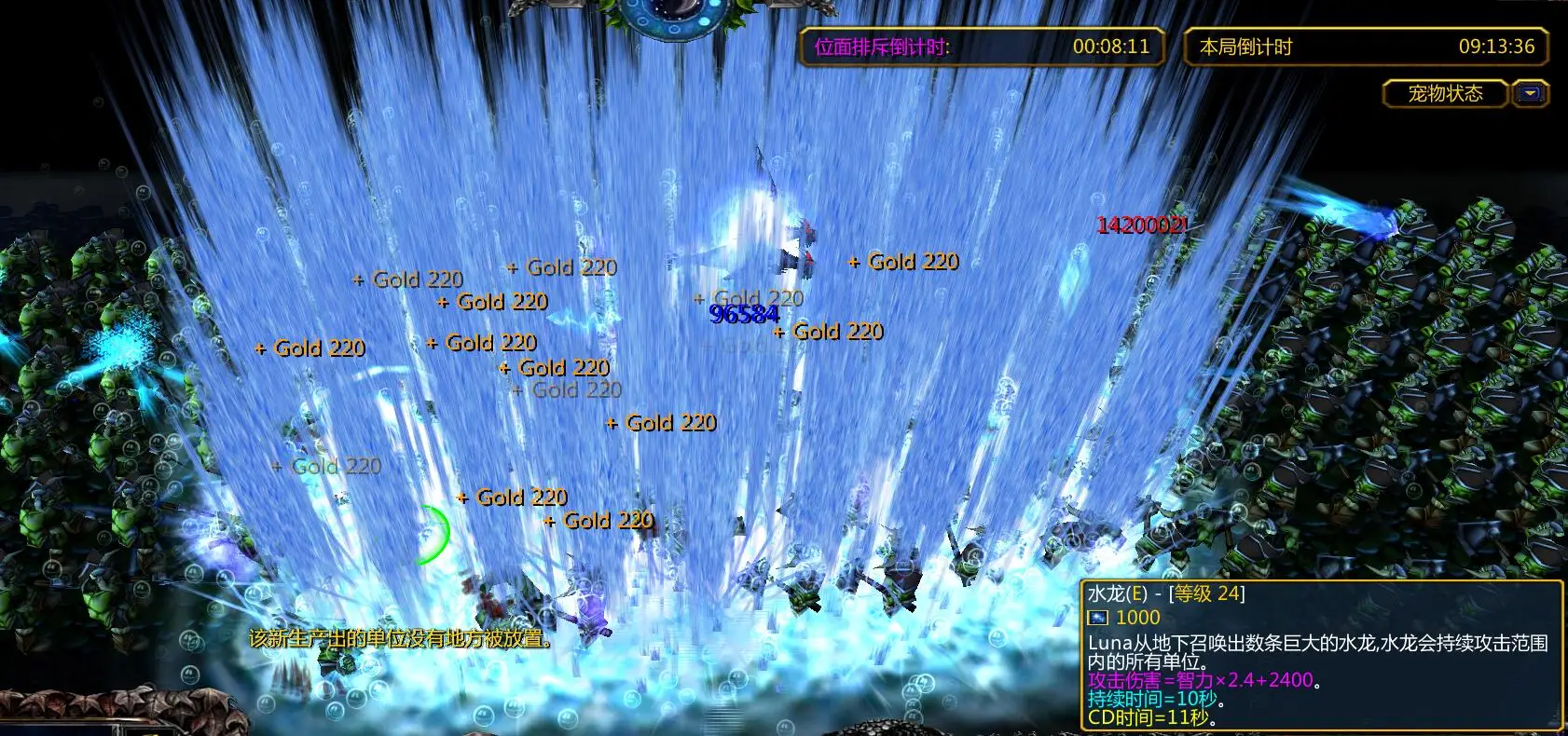Expand the 宠物状态 board with the arrow button
This screenshot has width=1568, height=736.
[1530, 93]
